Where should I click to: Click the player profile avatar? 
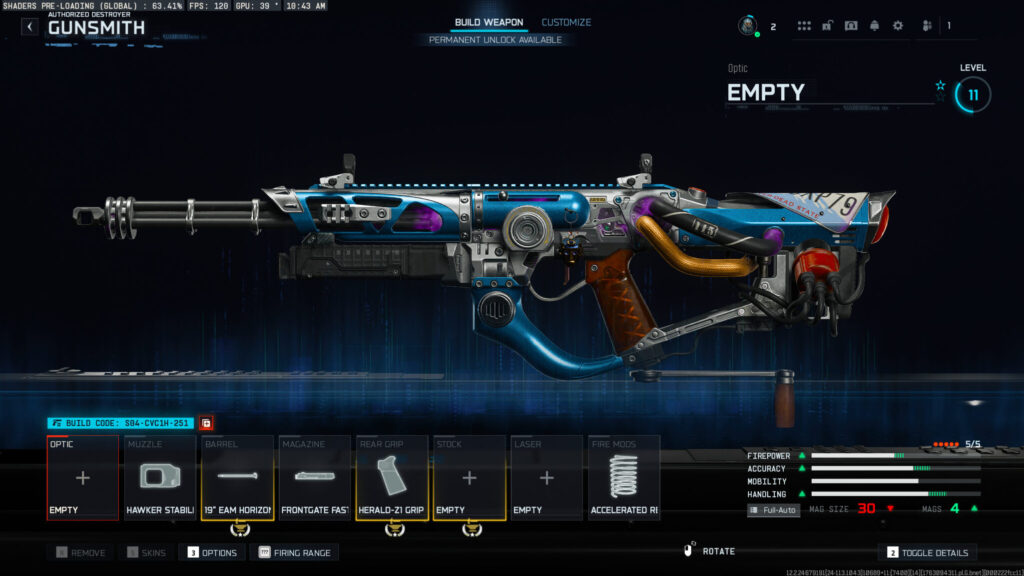(x=748, y=25)
